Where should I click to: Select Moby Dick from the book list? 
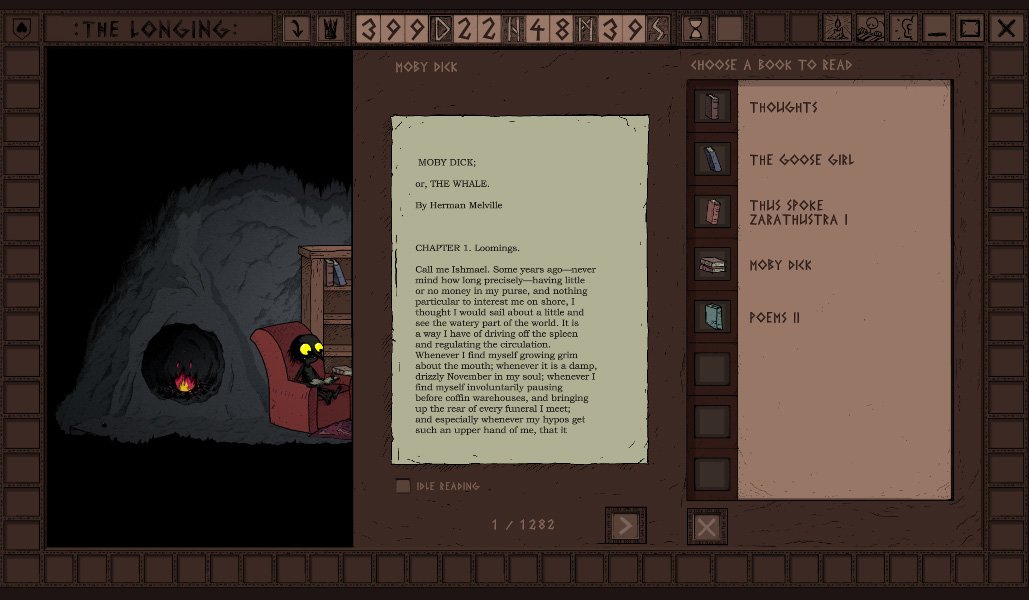pyautogui.click(x=780, y=265)
